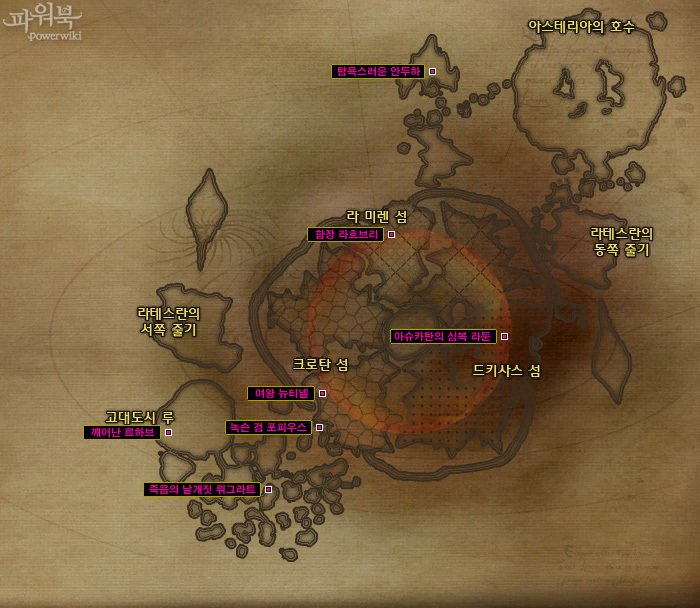Select the 깨어난 르하브 map marker
The image size is (700, 608).
tap(168, 433)
